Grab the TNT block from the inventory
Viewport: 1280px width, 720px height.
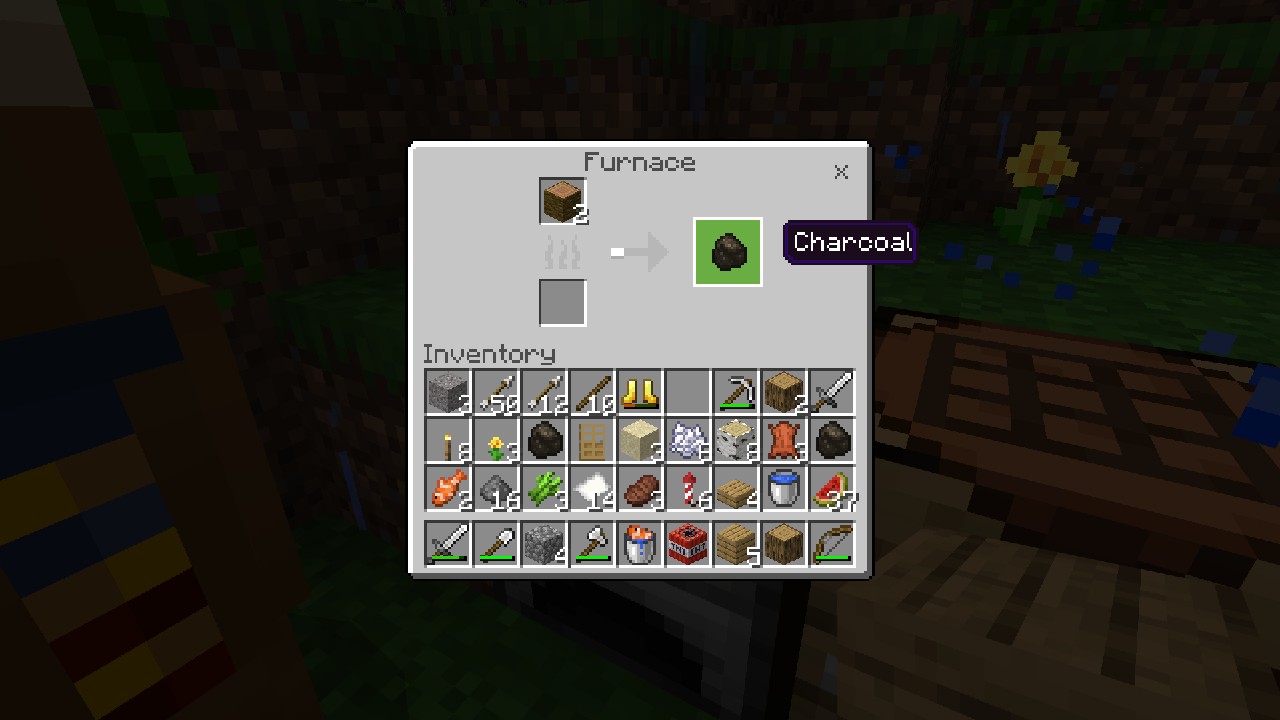(687, 543)
